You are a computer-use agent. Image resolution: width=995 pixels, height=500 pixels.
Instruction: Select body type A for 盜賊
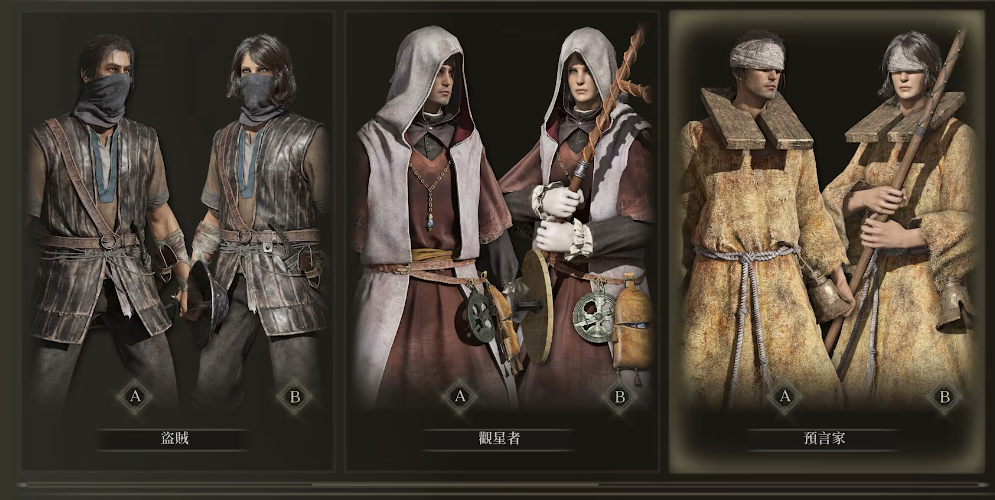(x=134, y=398)
